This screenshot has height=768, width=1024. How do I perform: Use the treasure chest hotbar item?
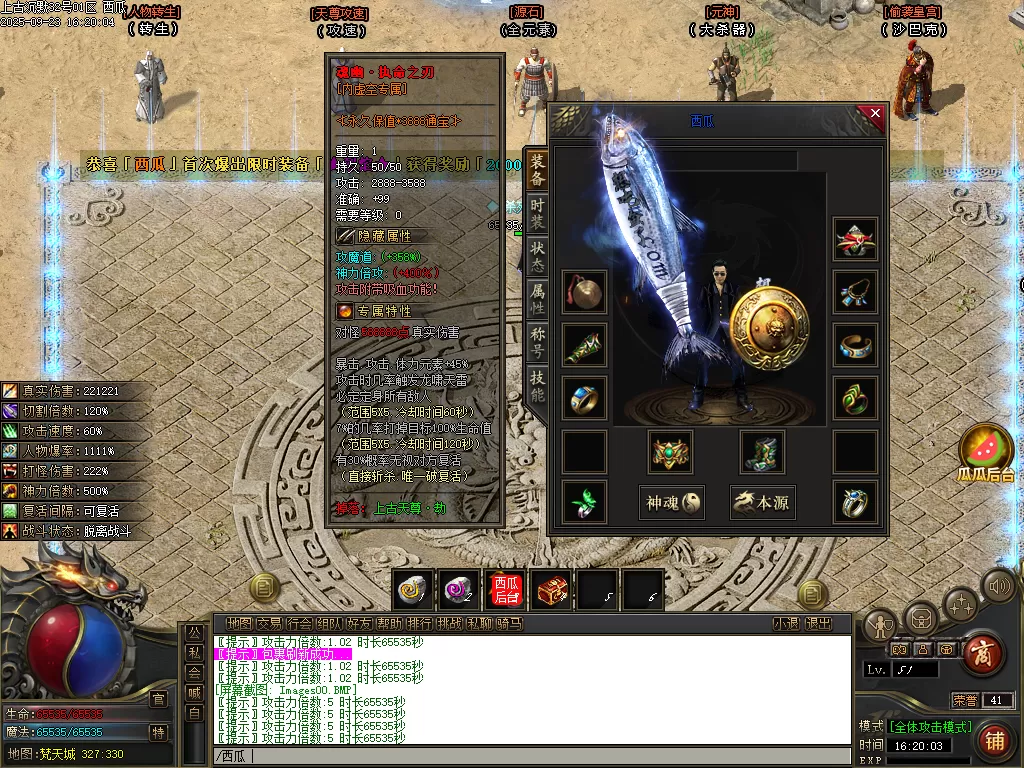[552, 591]
